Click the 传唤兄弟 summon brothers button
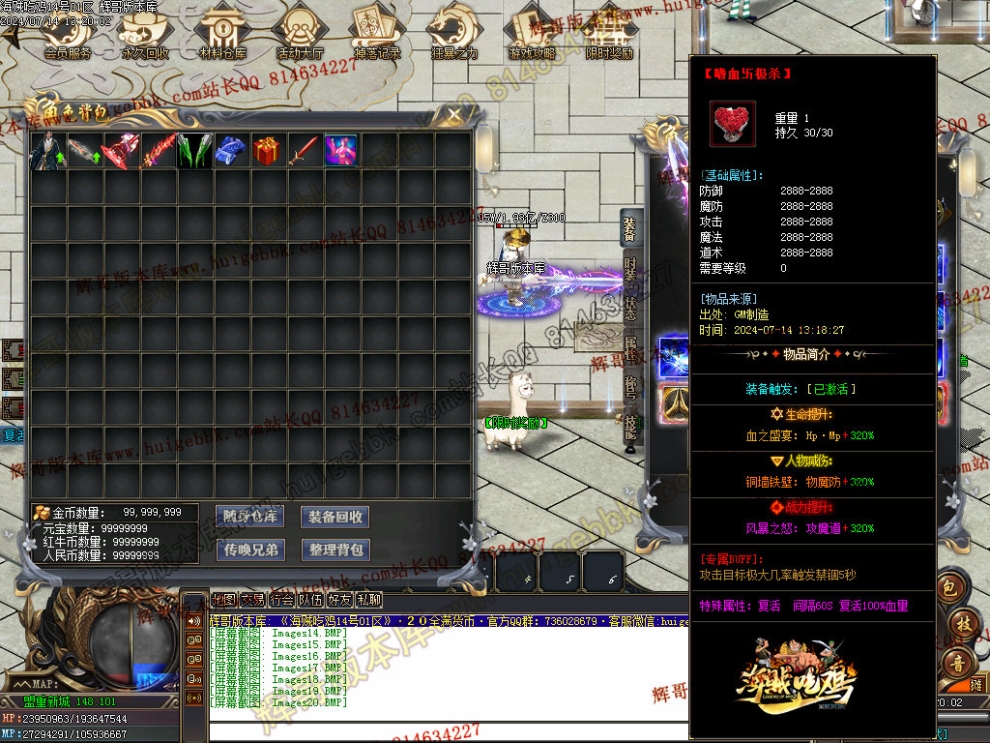The height and width of the screenshot is (743, 990). pos(251,549)
